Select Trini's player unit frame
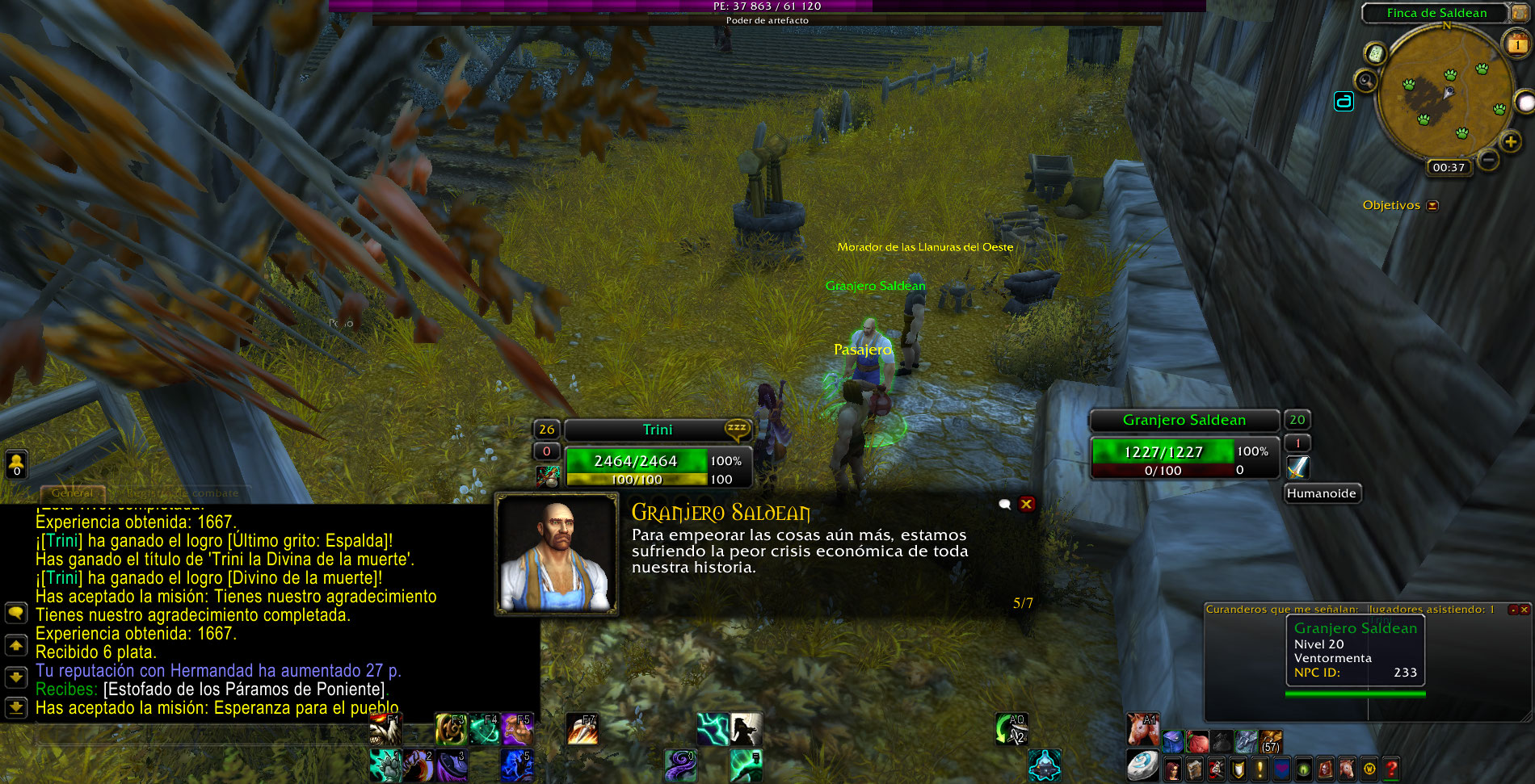The image size is (1535, 784). [656, 430]
